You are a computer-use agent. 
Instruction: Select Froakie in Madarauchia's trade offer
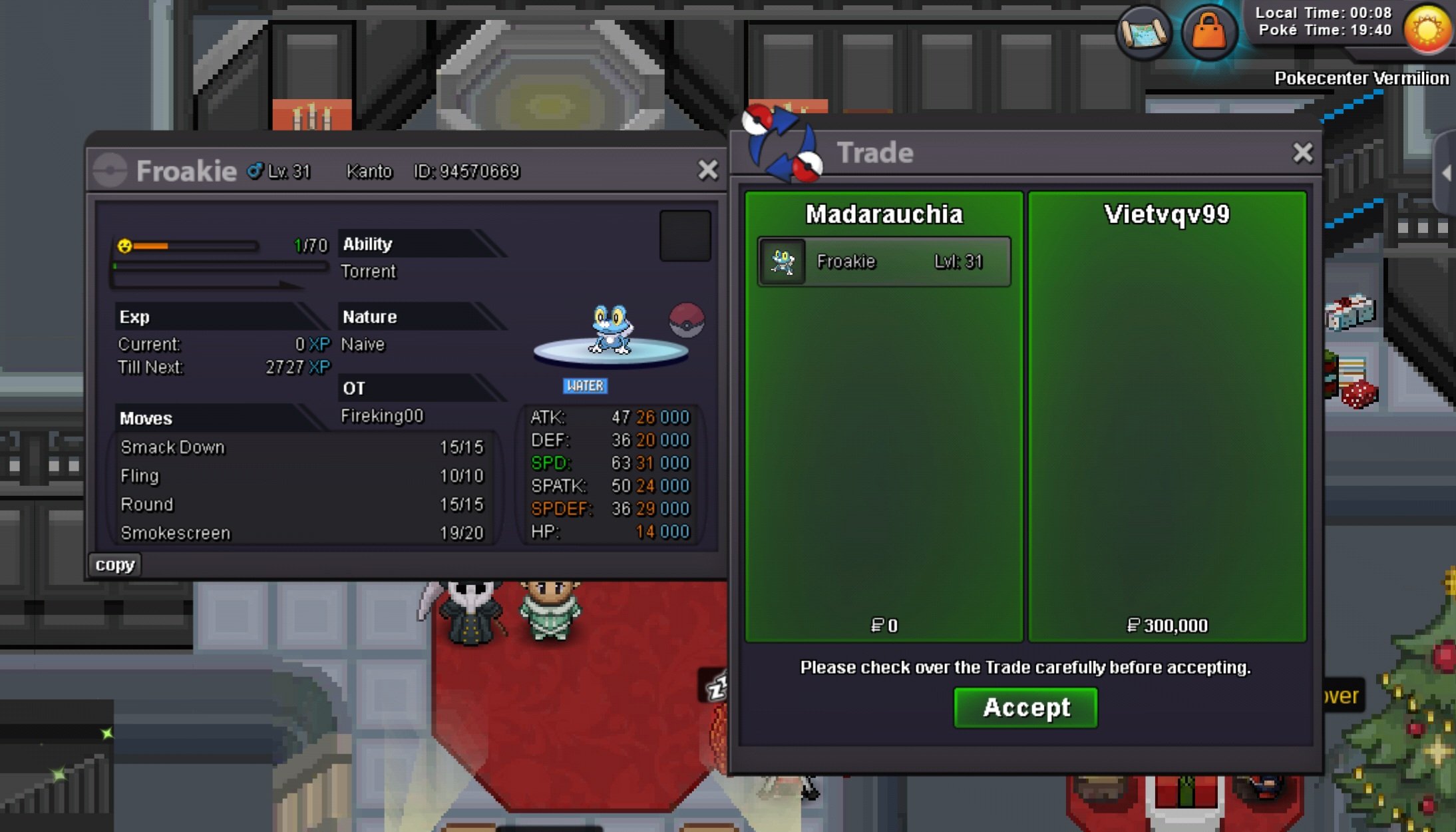(x=884, y=262)
